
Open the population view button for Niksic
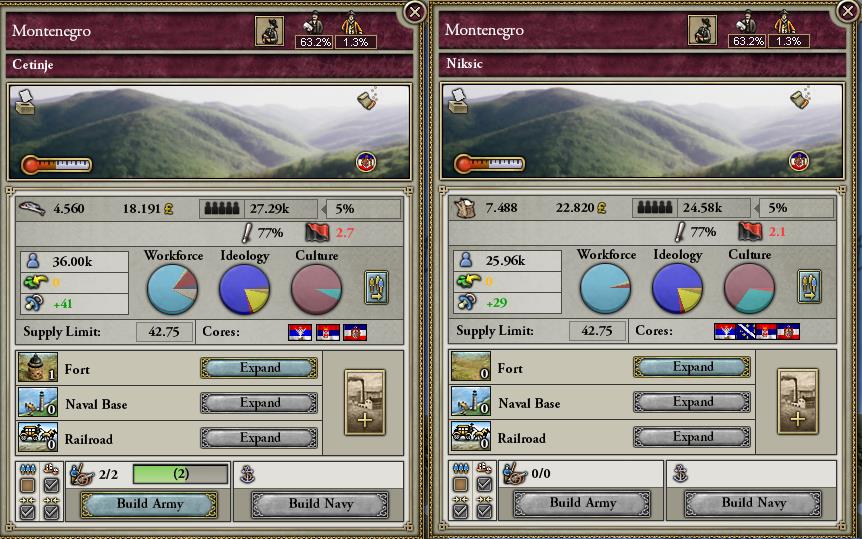[809, 286]
